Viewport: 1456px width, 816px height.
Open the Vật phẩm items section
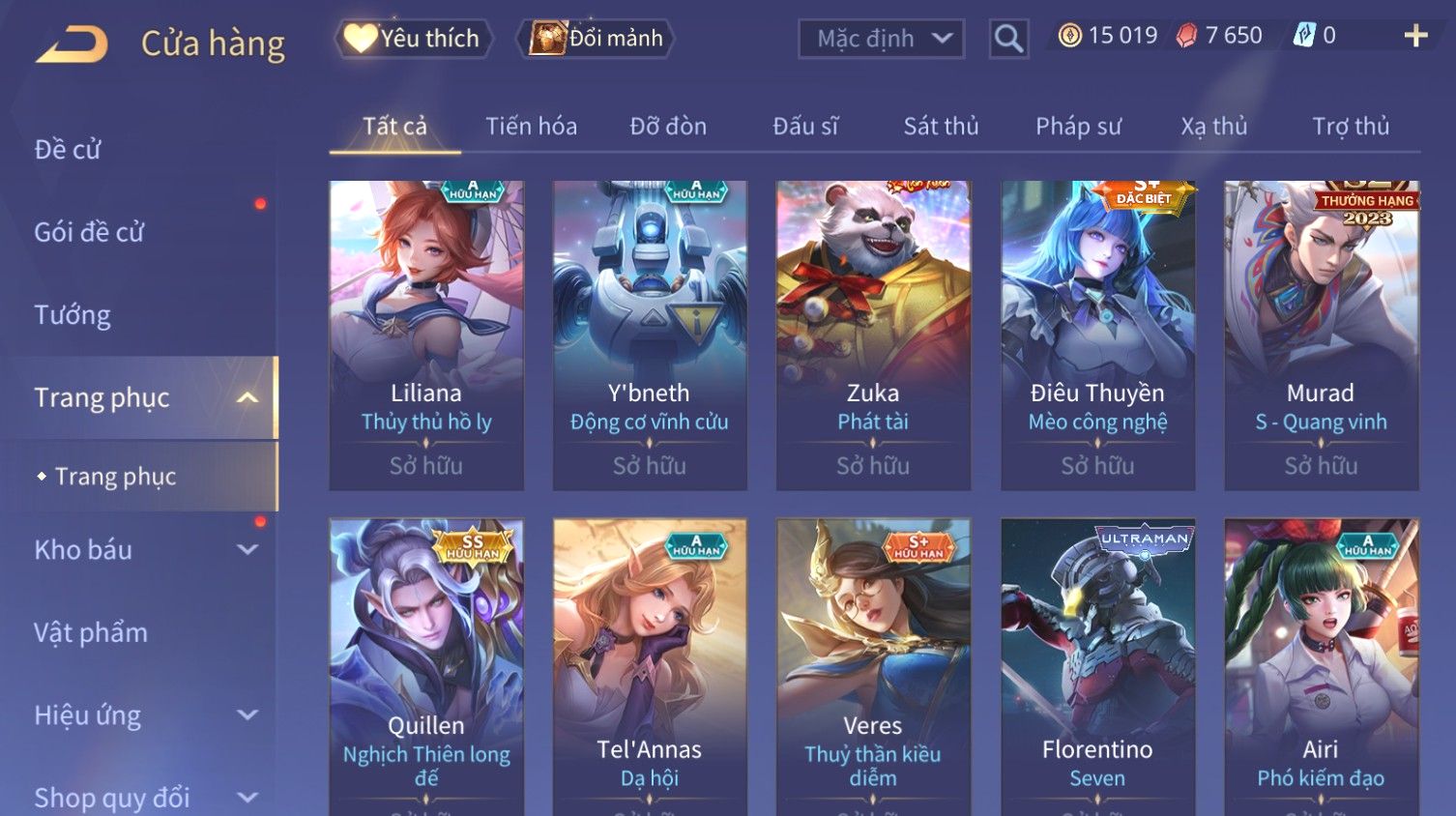coord(91,633)
